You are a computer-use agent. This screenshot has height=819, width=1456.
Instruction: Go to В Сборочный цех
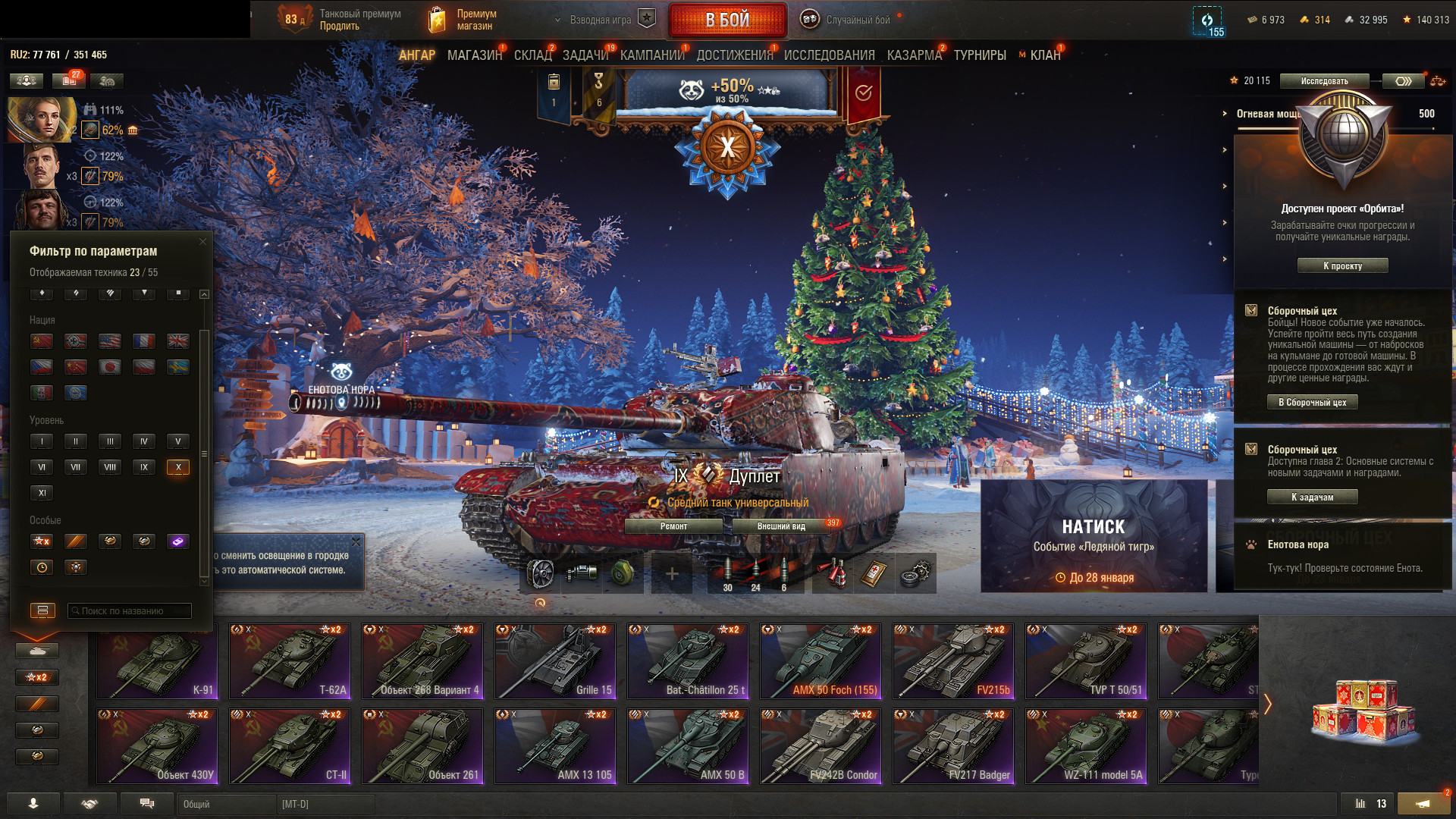coord(1312,403)
